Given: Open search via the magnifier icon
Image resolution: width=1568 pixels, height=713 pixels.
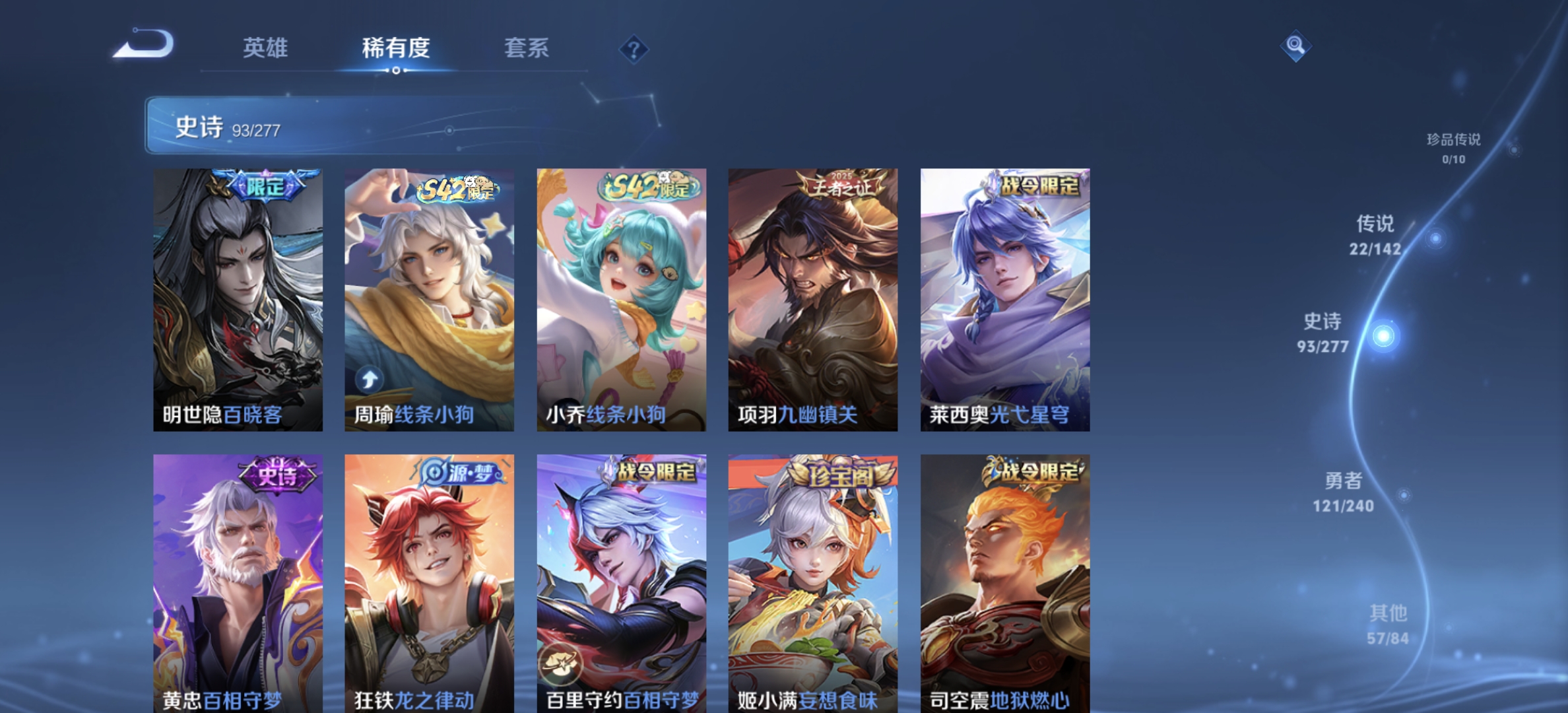Looking at the screenshot, I should pos(1294,47).
